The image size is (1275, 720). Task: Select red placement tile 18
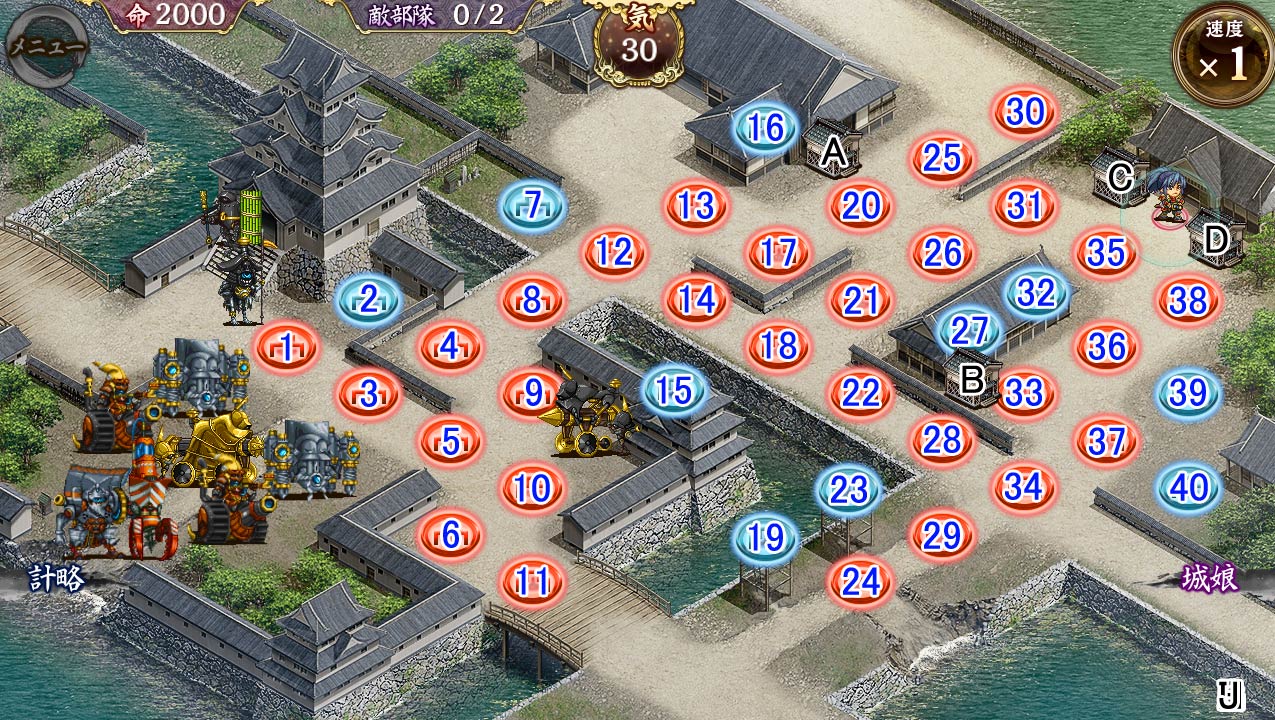[x=778, y=346]
